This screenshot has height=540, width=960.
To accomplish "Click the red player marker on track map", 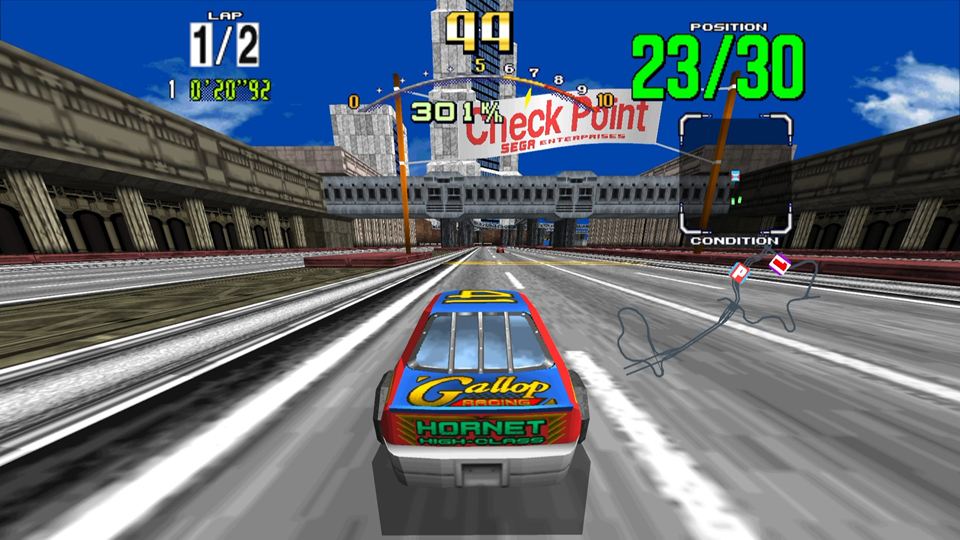I will click(778, 264).
